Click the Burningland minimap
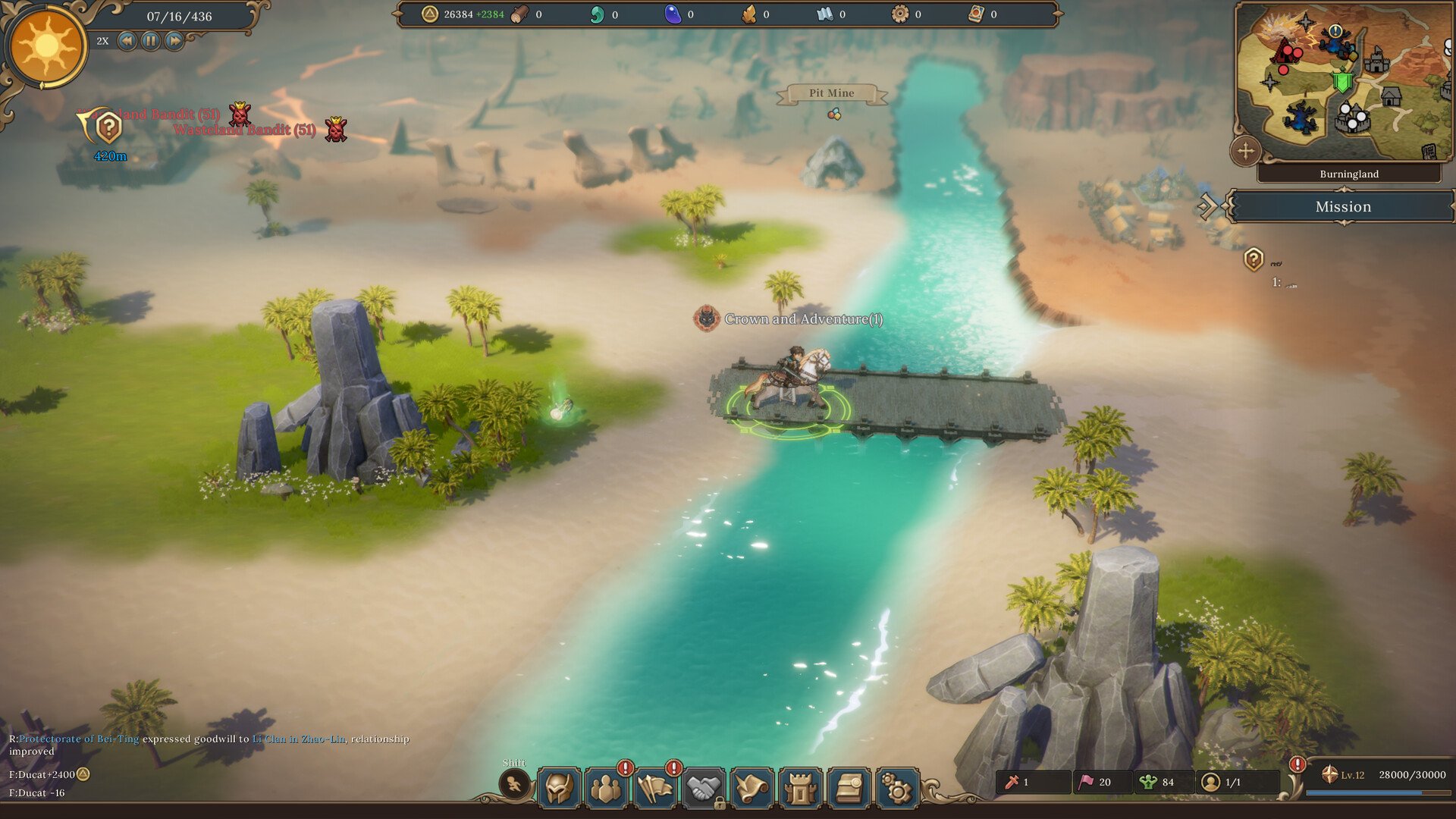Viewport: 1456px width, 819px height. click(x=1342, y=83)
